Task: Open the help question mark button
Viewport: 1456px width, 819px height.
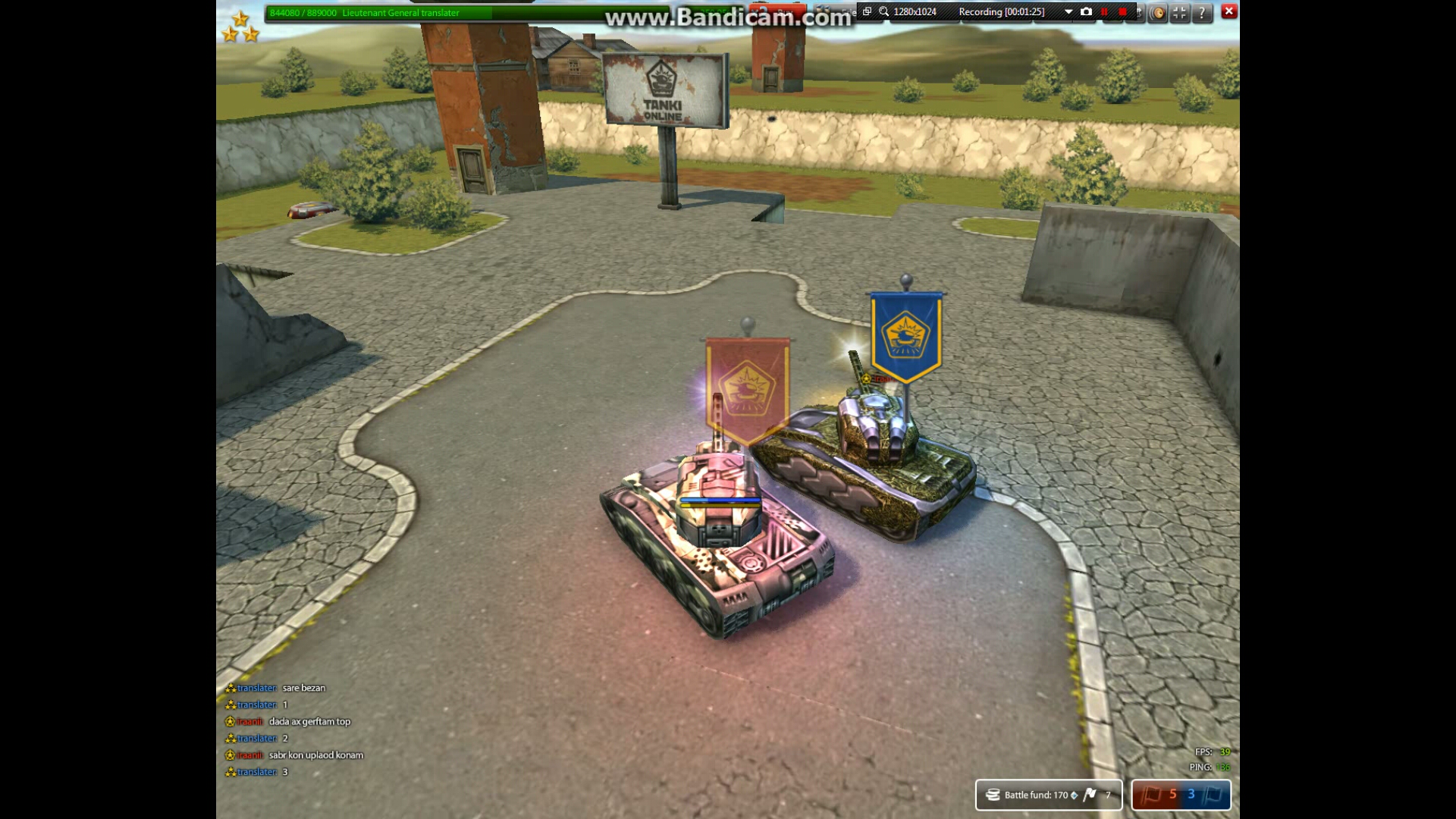Action: (x=1202, y=12)
